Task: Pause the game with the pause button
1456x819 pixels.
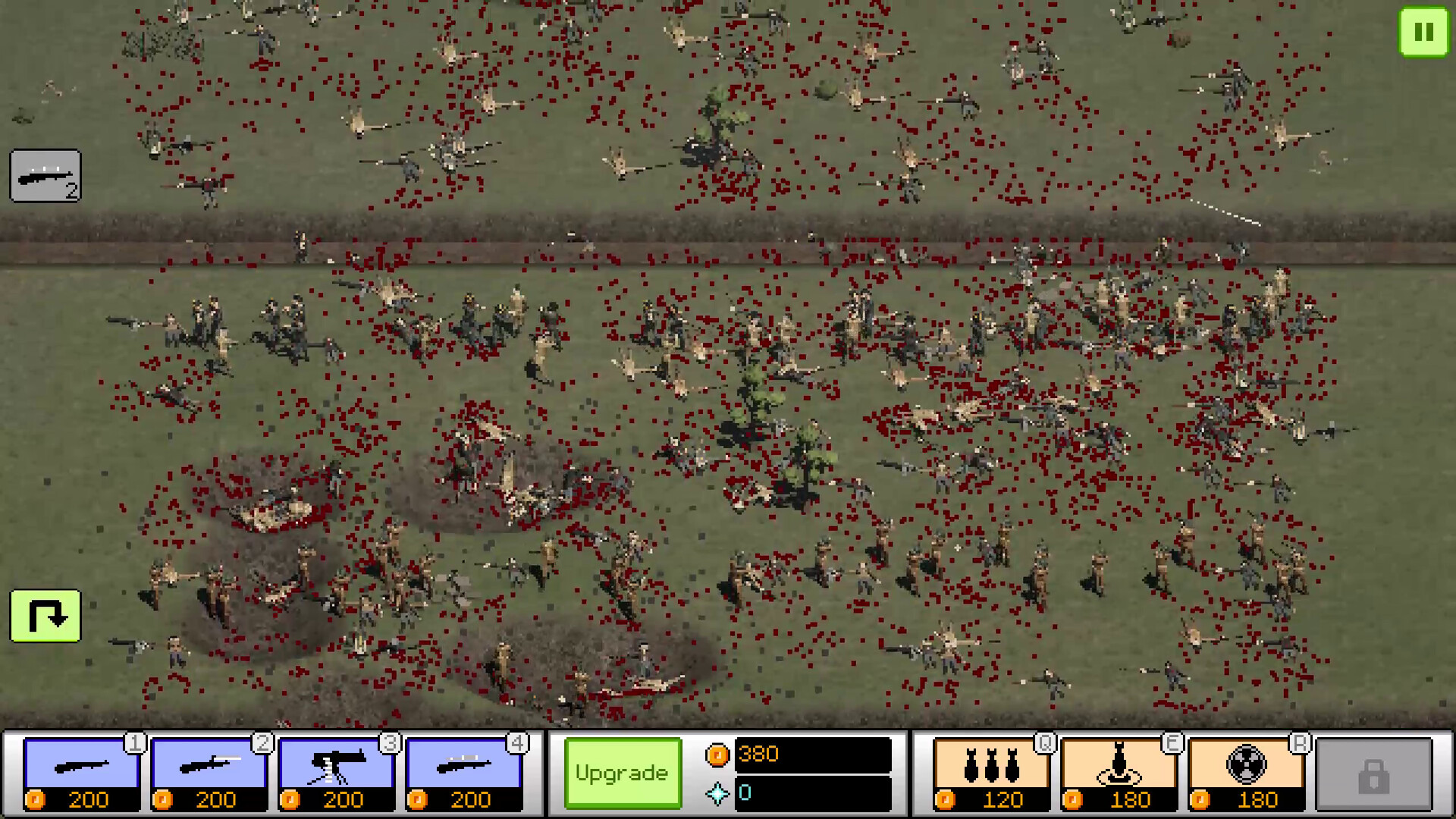Action: click(1424, 33)
